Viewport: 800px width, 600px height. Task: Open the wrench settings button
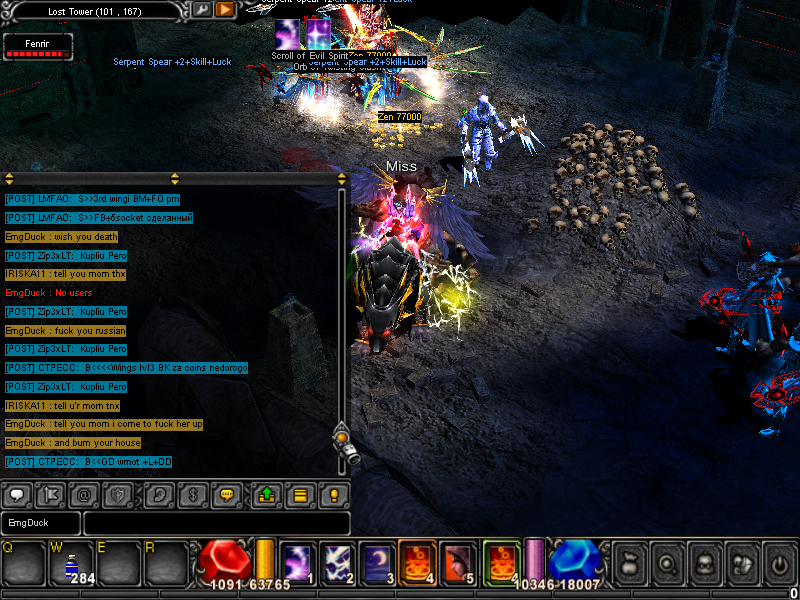pos(201,10)
